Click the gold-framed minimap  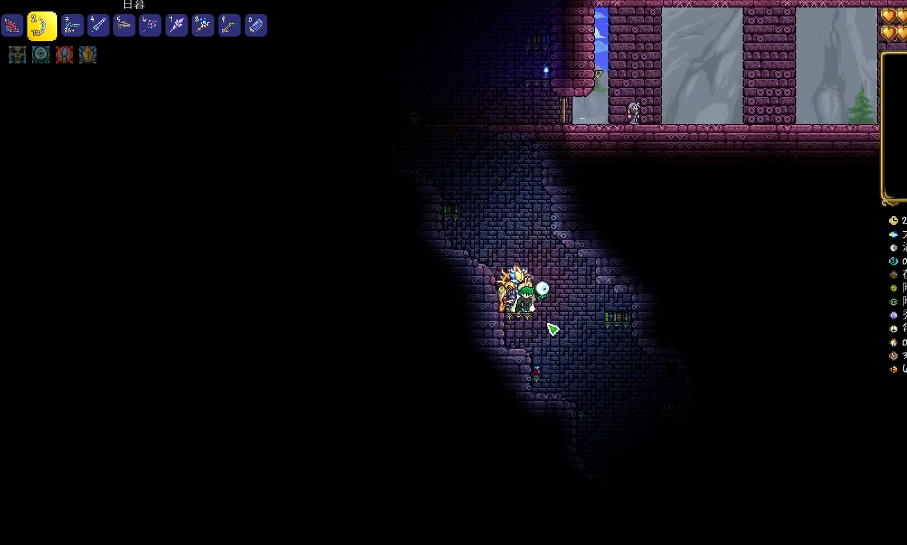coord(895,125)
